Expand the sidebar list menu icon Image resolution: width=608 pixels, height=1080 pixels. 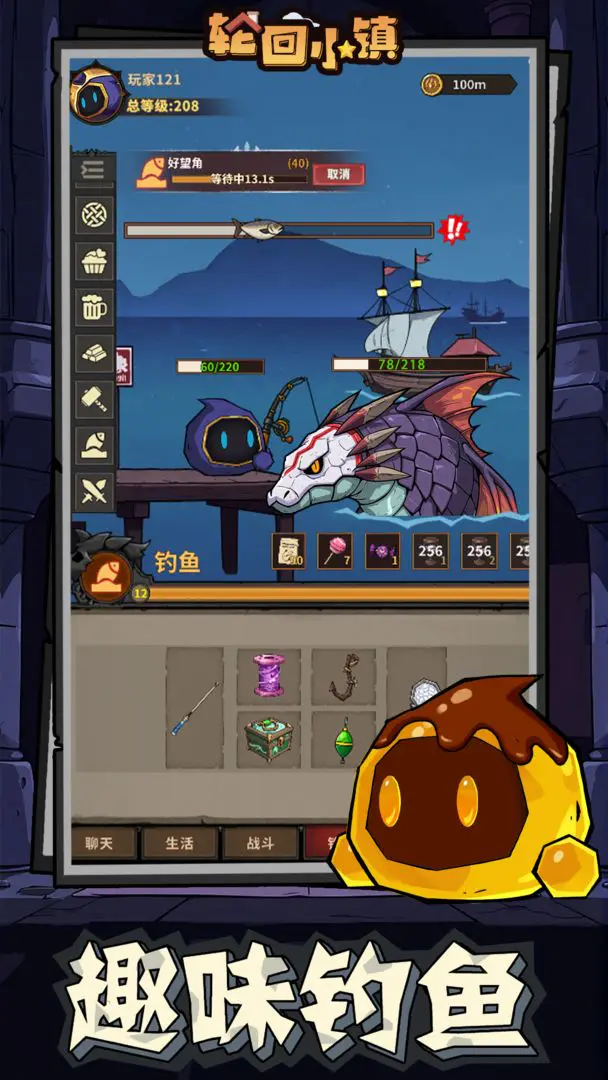coord(95,170)
